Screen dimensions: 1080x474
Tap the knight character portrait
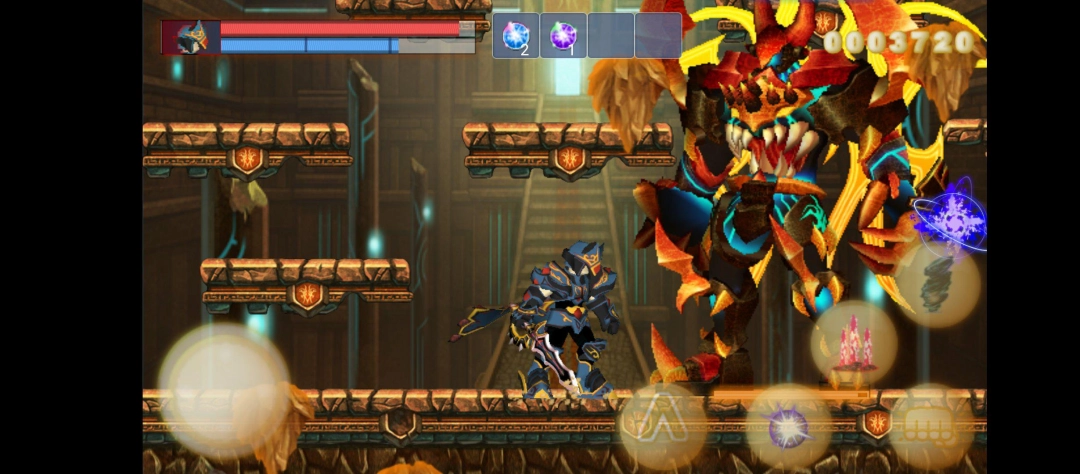click(191, 37)
